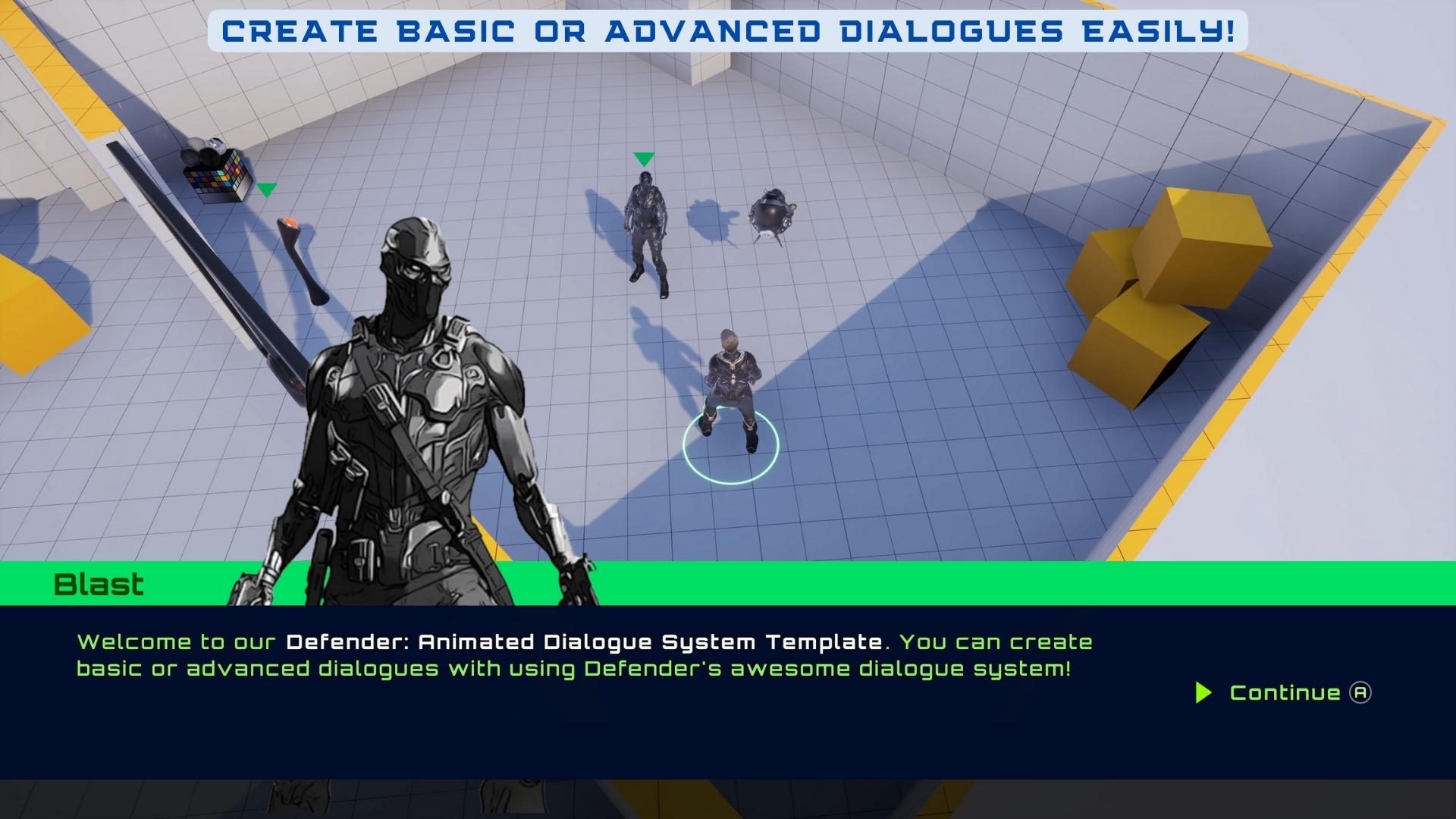1456x819 pixels.
Task: Click the Continue button
Action: click(x=1285, y=692)
